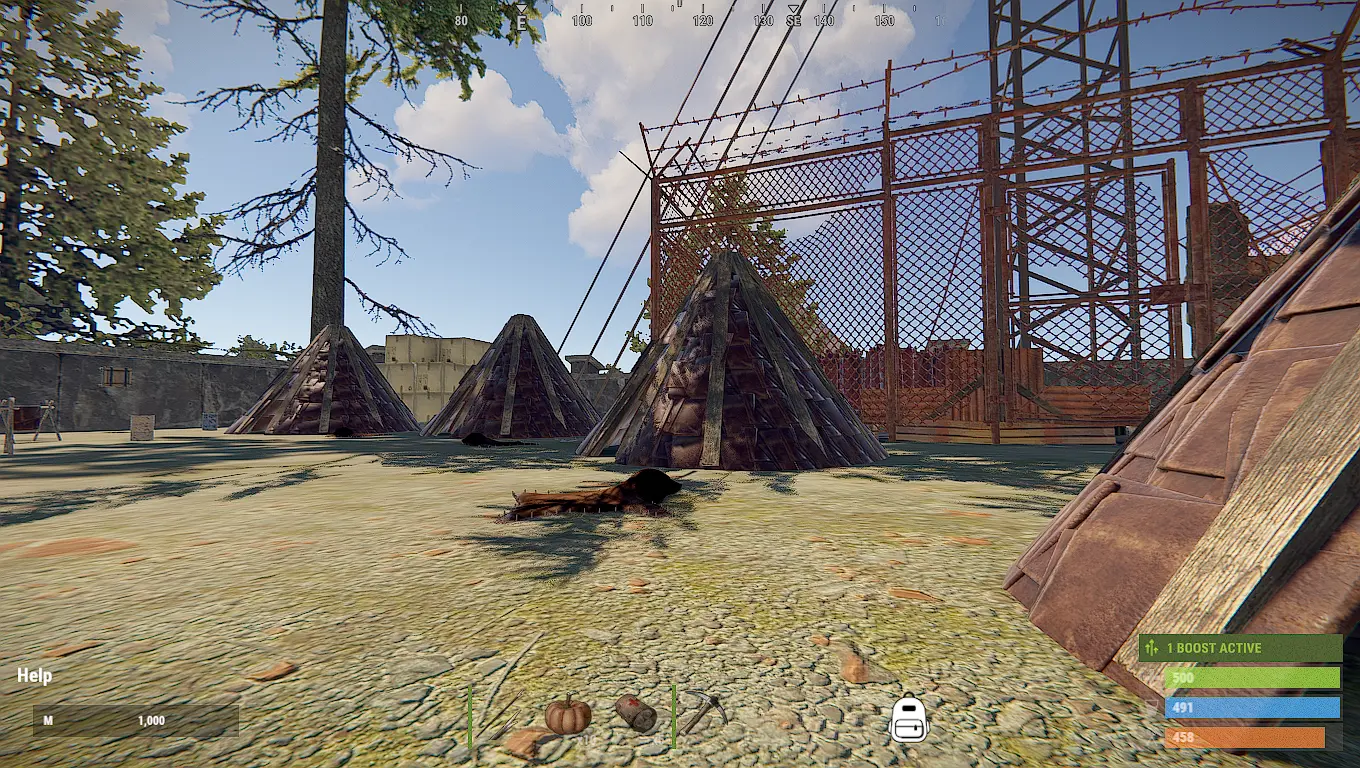Click the Help label
1360x768 pixels.
(x=35, y=676)
